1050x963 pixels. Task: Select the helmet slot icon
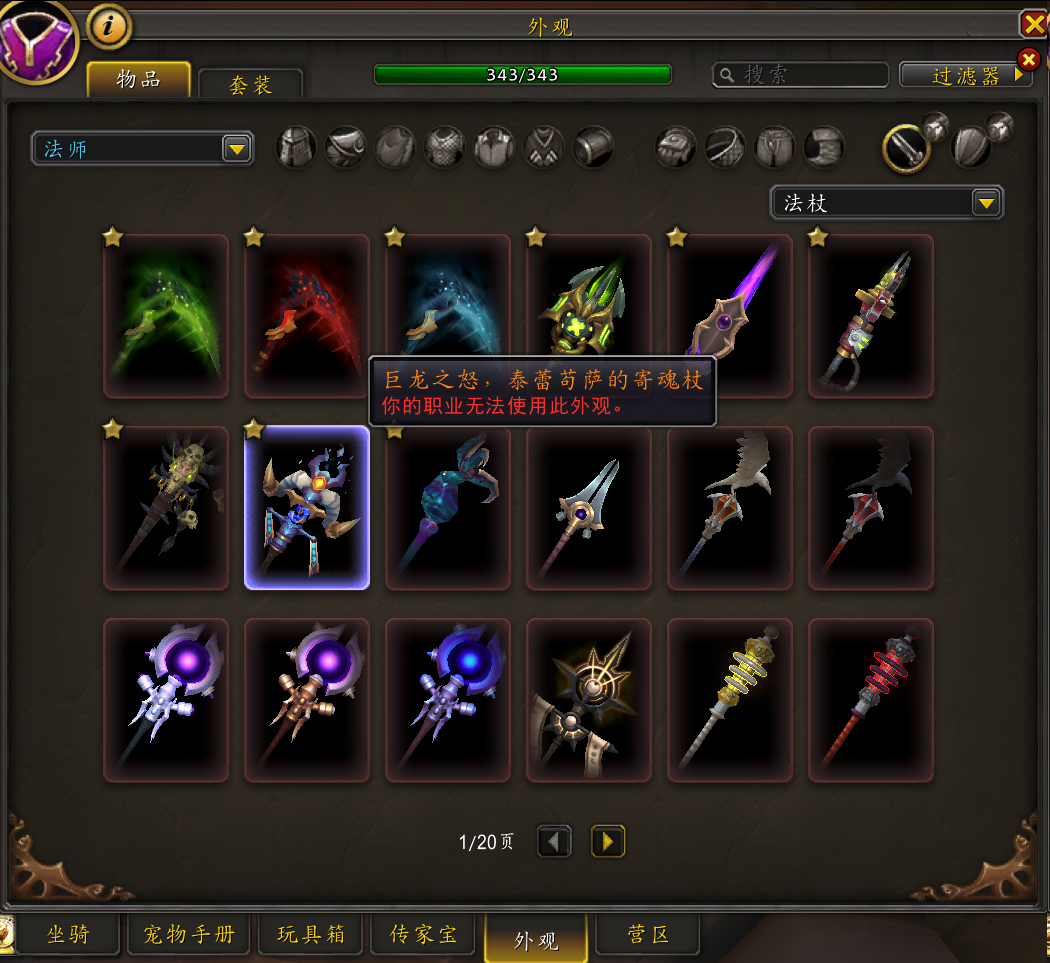296,148
